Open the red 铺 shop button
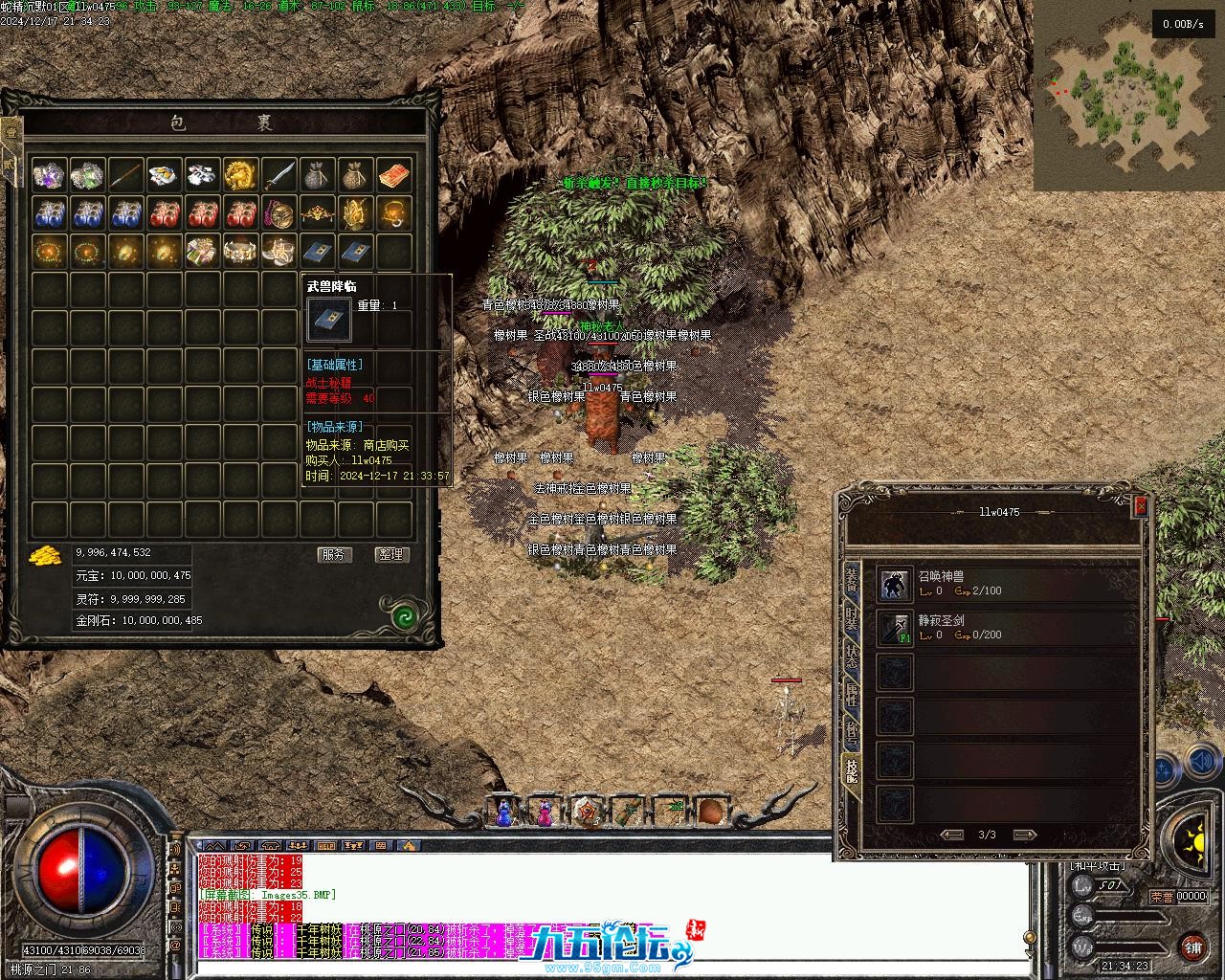The width and height of the screenshot is (1225, 980). pos(1192,947)
